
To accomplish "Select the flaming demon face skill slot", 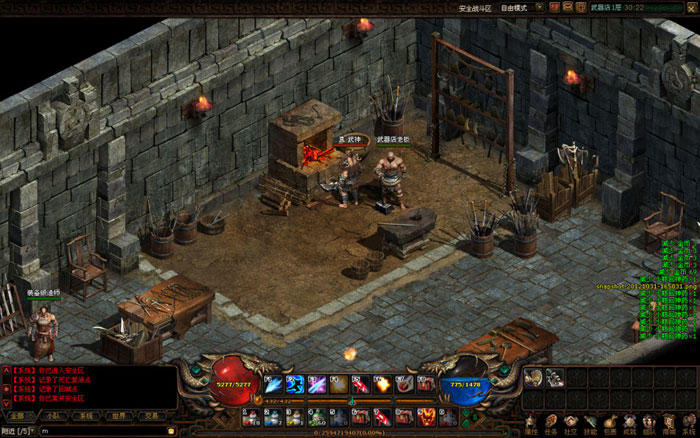I will click(426, 415).
